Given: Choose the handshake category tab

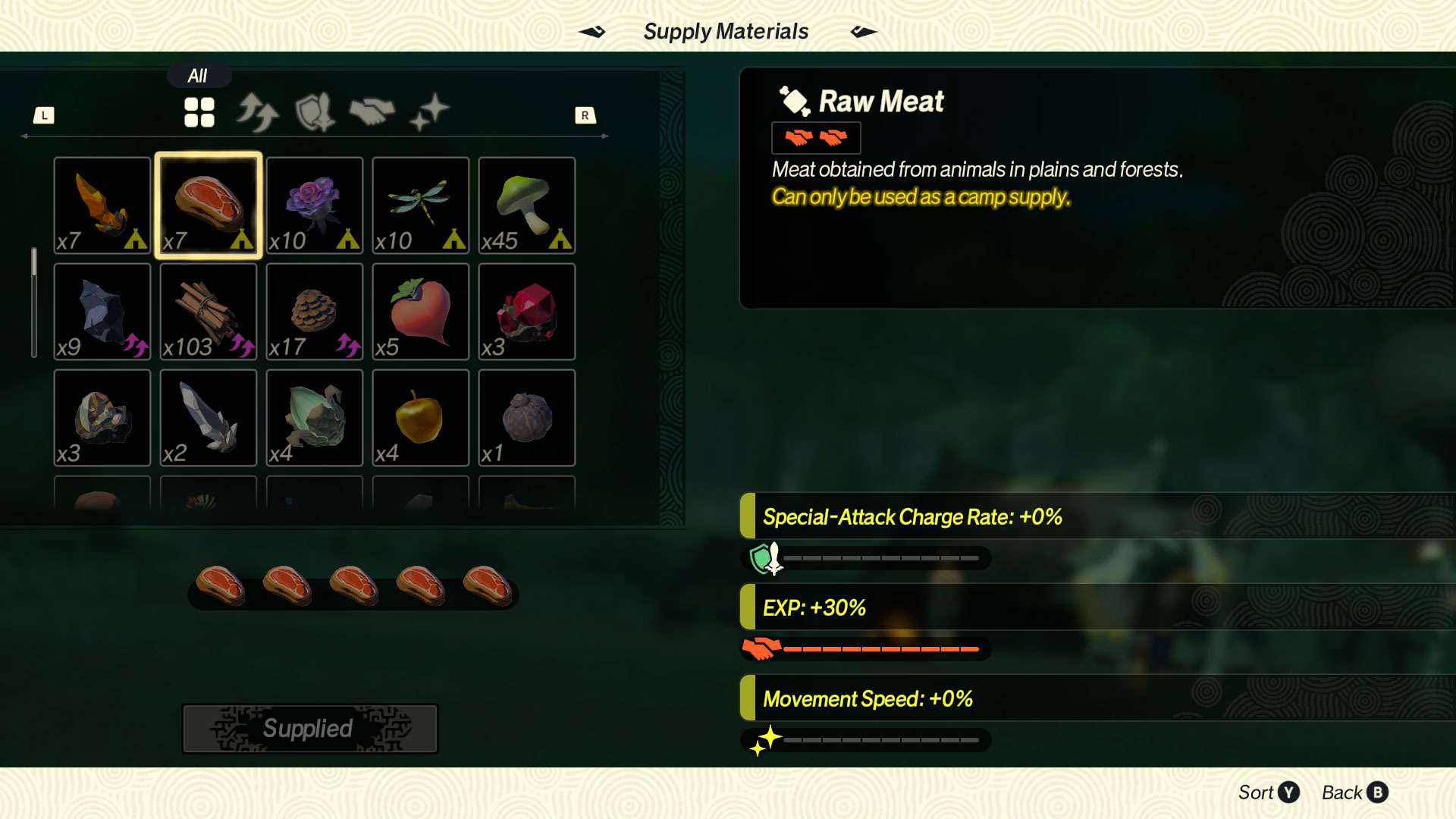Looking at the screenshot, I should click(x=372, y=112).
